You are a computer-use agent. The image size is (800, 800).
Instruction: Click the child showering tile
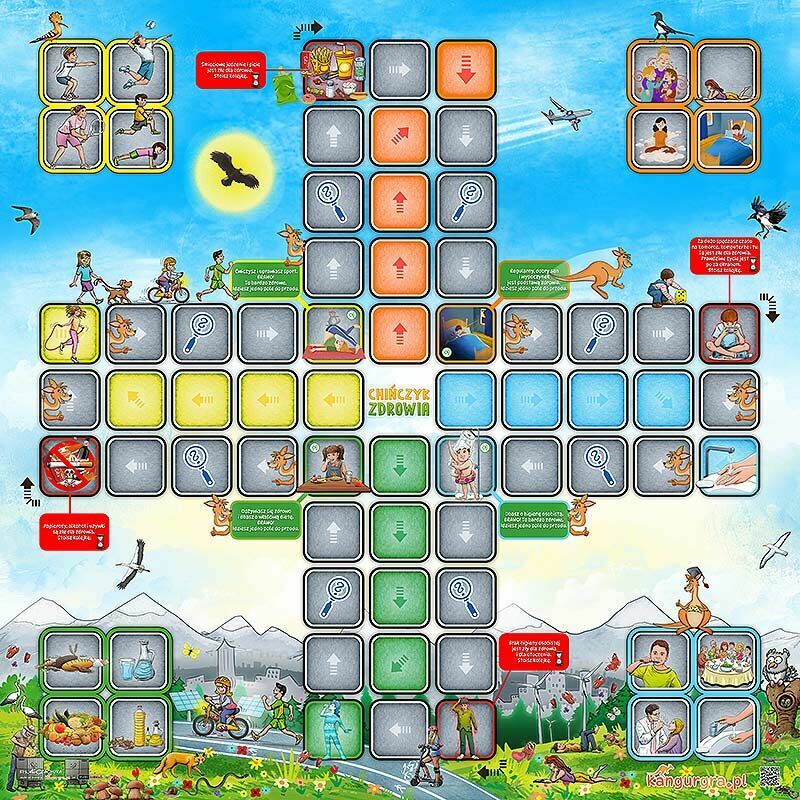click(x=466, y=466)
